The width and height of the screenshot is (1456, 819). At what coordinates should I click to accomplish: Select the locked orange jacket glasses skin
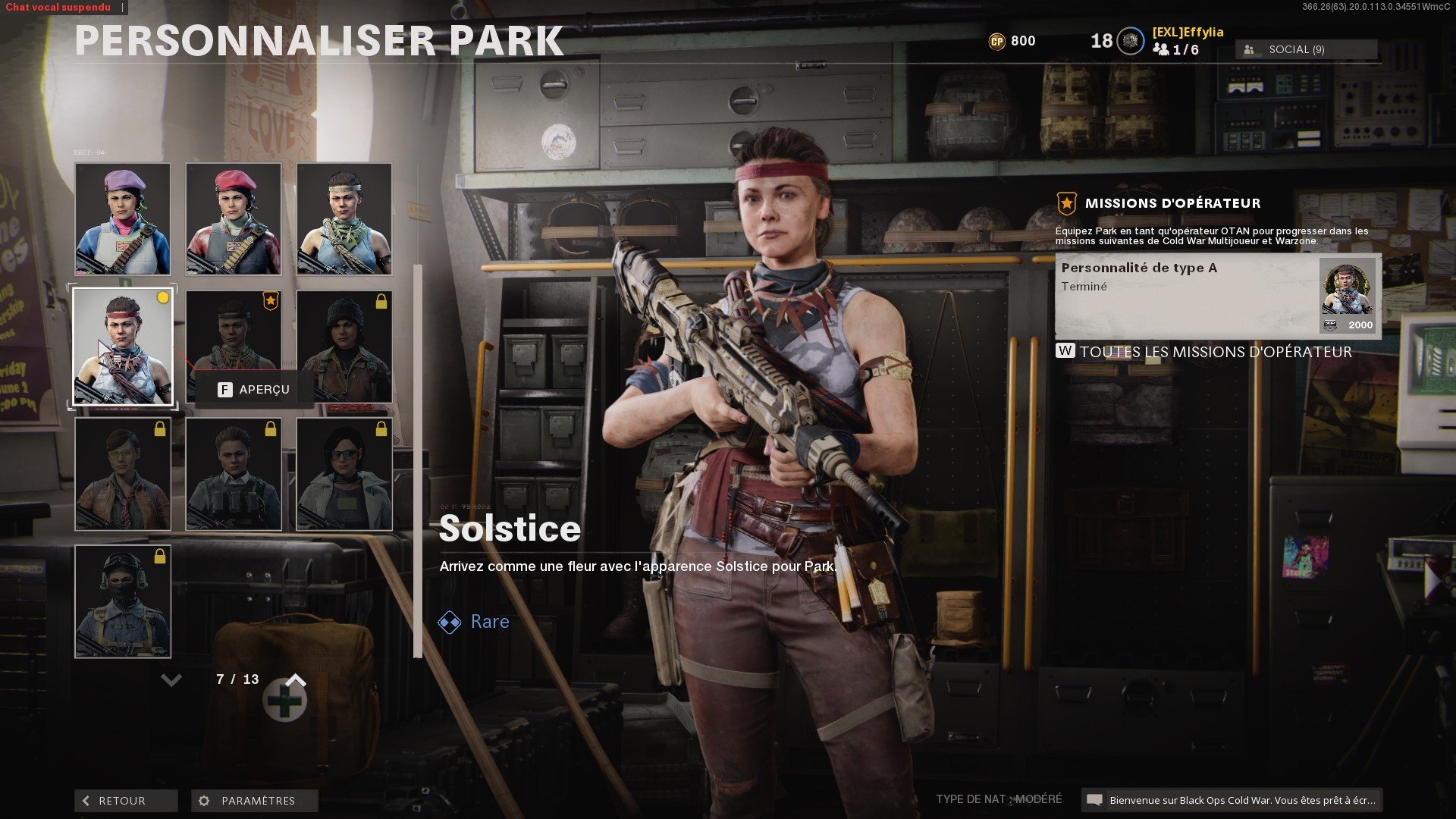(x=123, y=474)
